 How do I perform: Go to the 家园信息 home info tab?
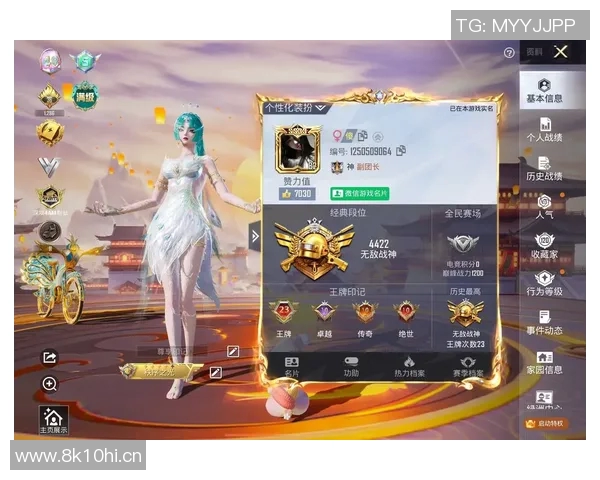coord(545,361)
